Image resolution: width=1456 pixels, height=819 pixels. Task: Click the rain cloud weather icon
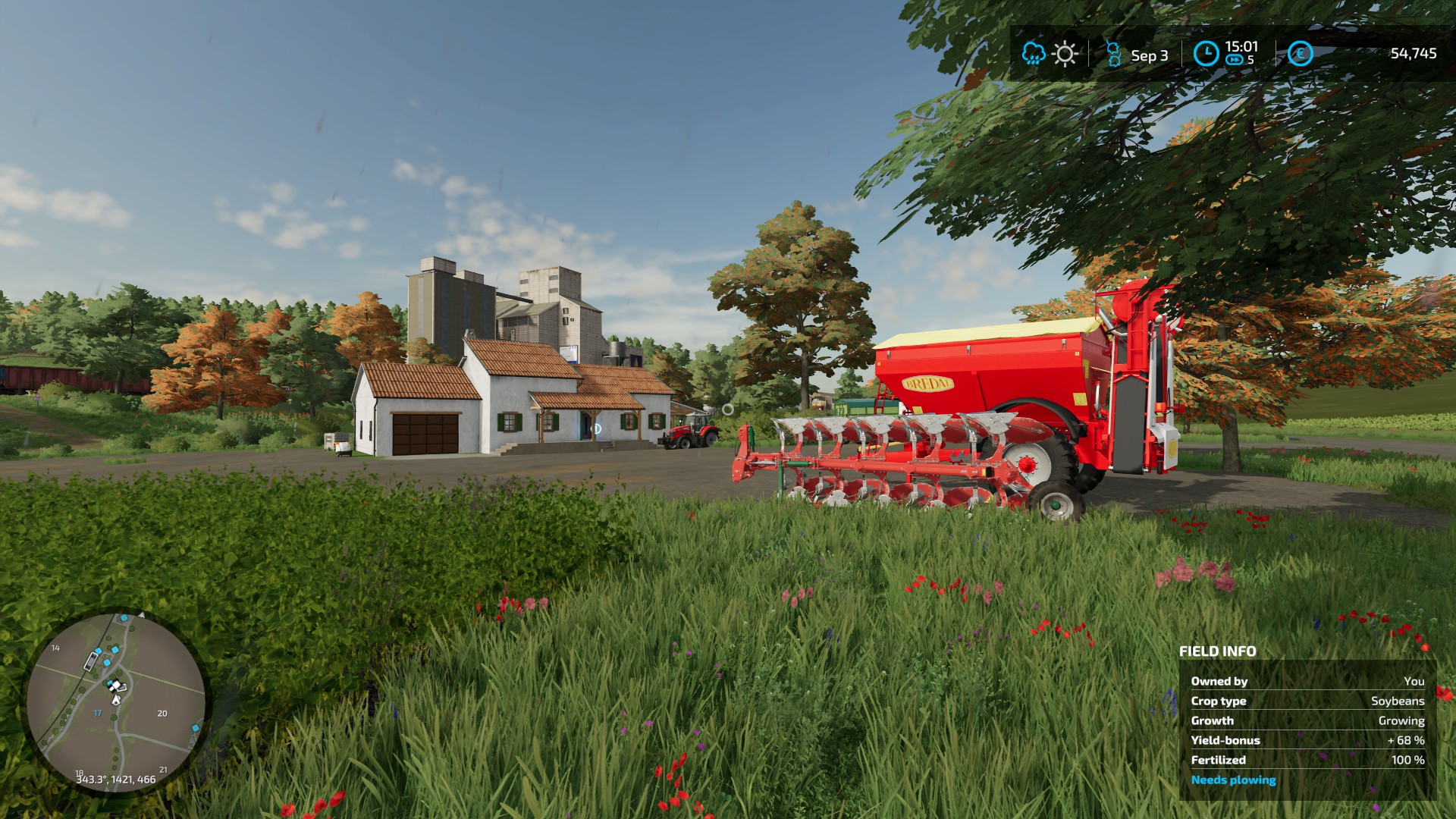(x=1033, y=54)
